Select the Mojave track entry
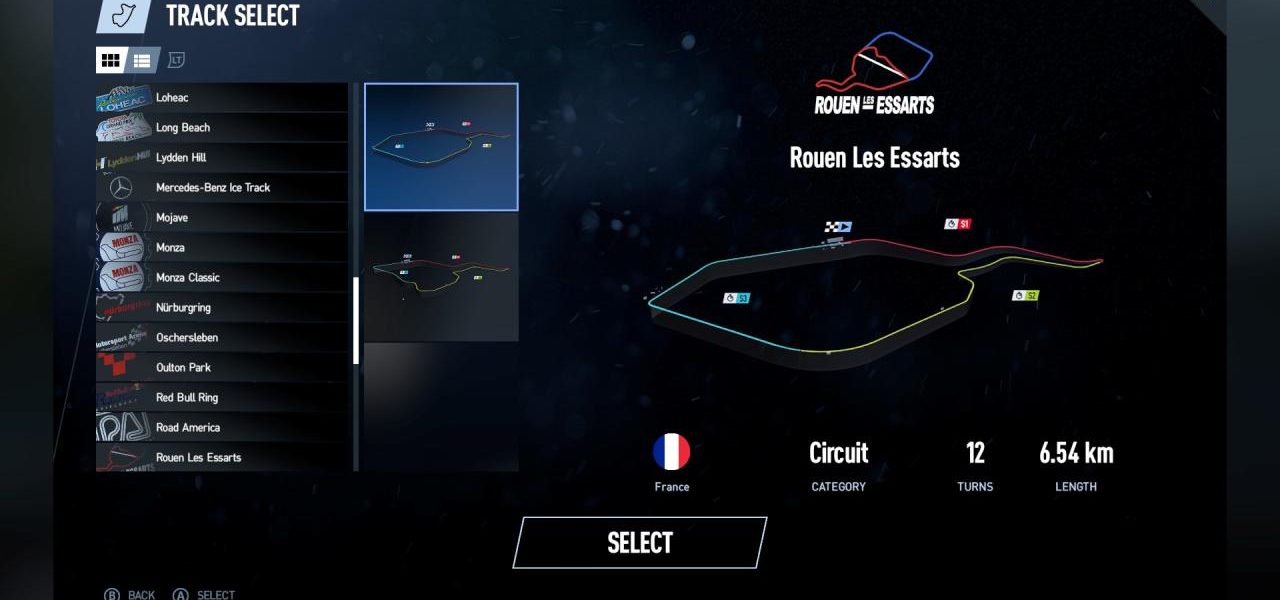The image size is (1280, 600). point(222,218)
